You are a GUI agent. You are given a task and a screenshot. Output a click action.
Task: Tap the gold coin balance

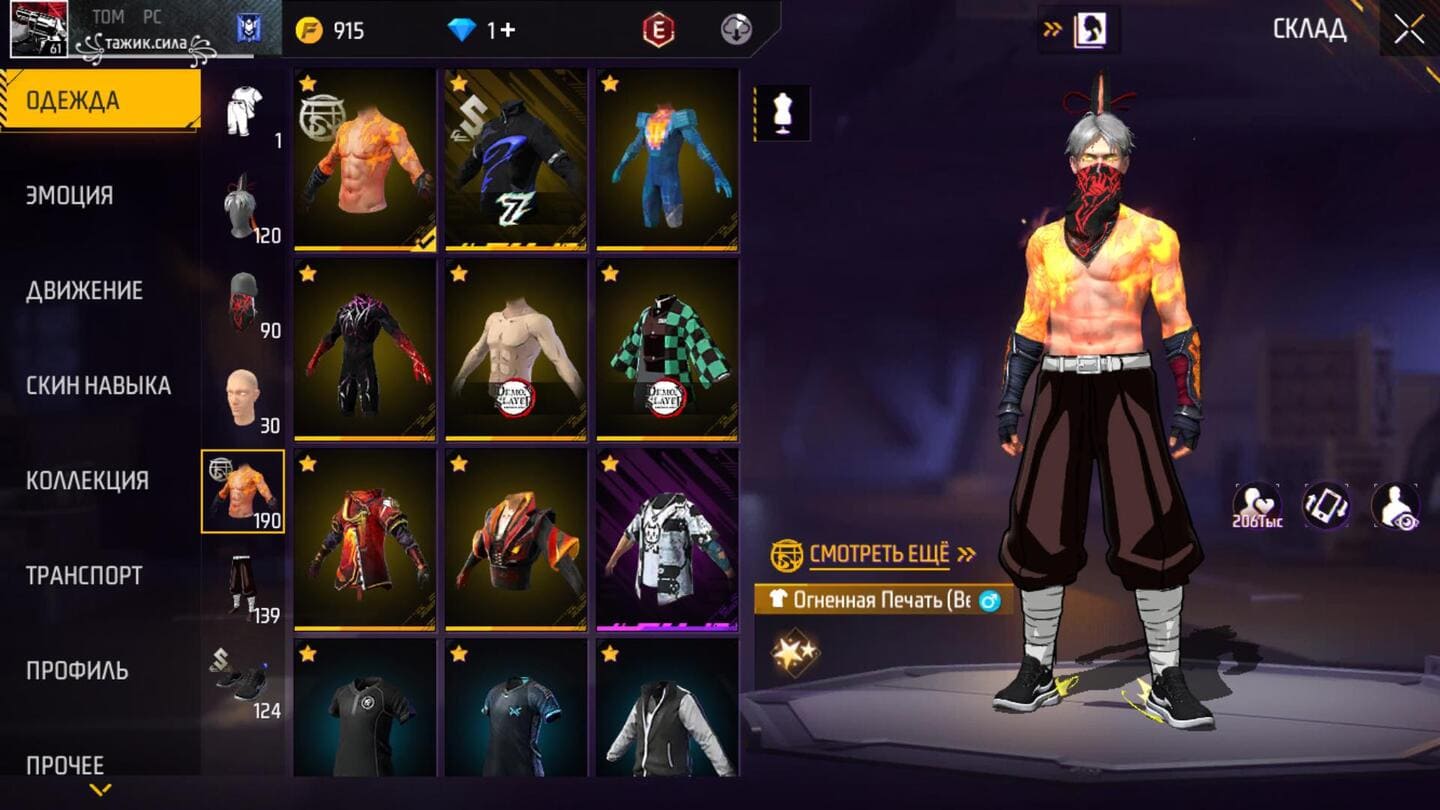tap(330, 30)
